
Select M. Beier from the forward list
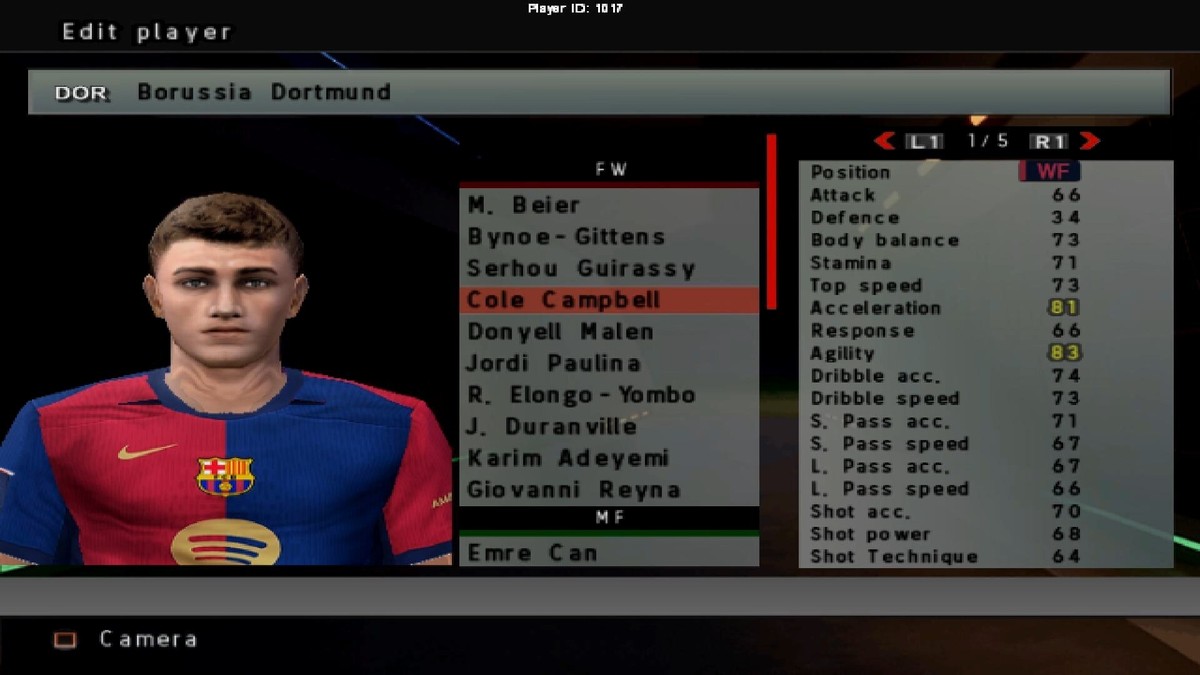point(608,205)
